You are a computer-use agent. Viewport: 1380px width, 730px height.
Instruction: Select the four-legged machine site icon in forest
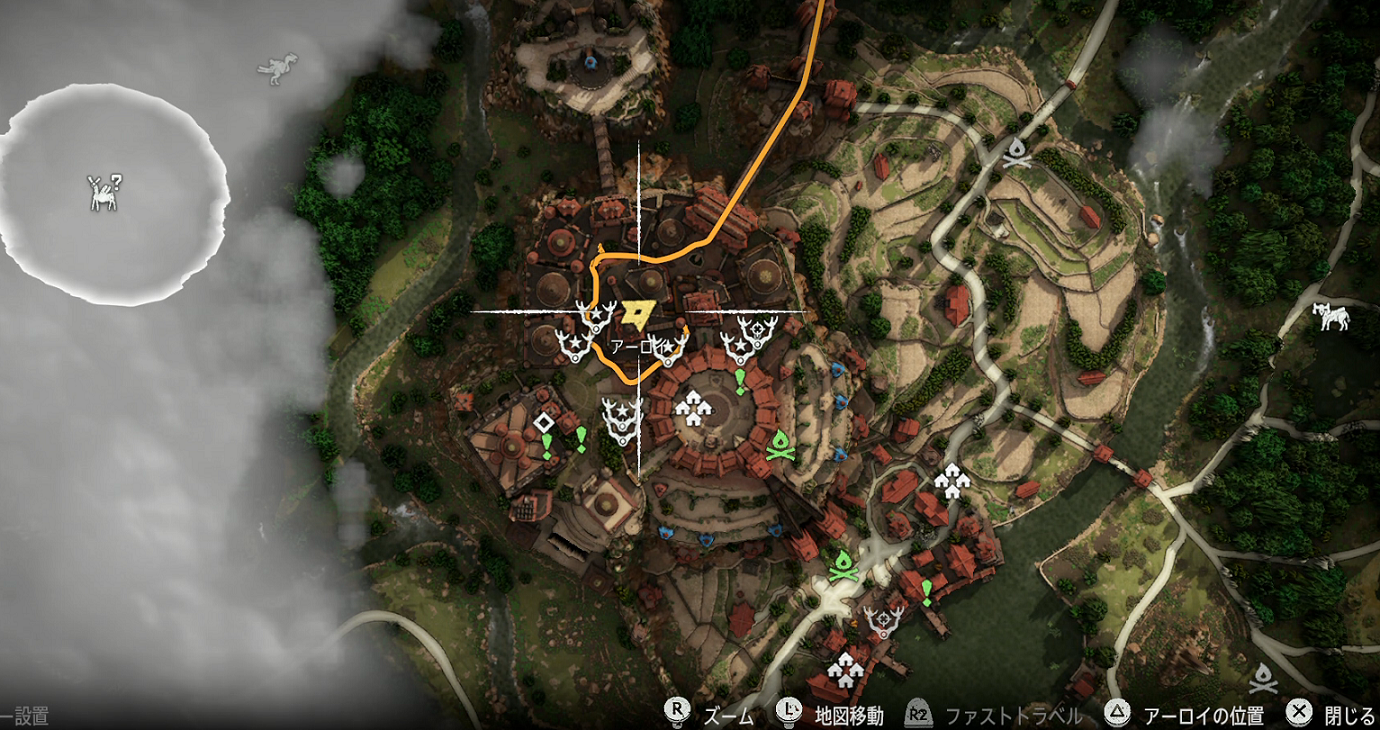tap(1332, 316)
